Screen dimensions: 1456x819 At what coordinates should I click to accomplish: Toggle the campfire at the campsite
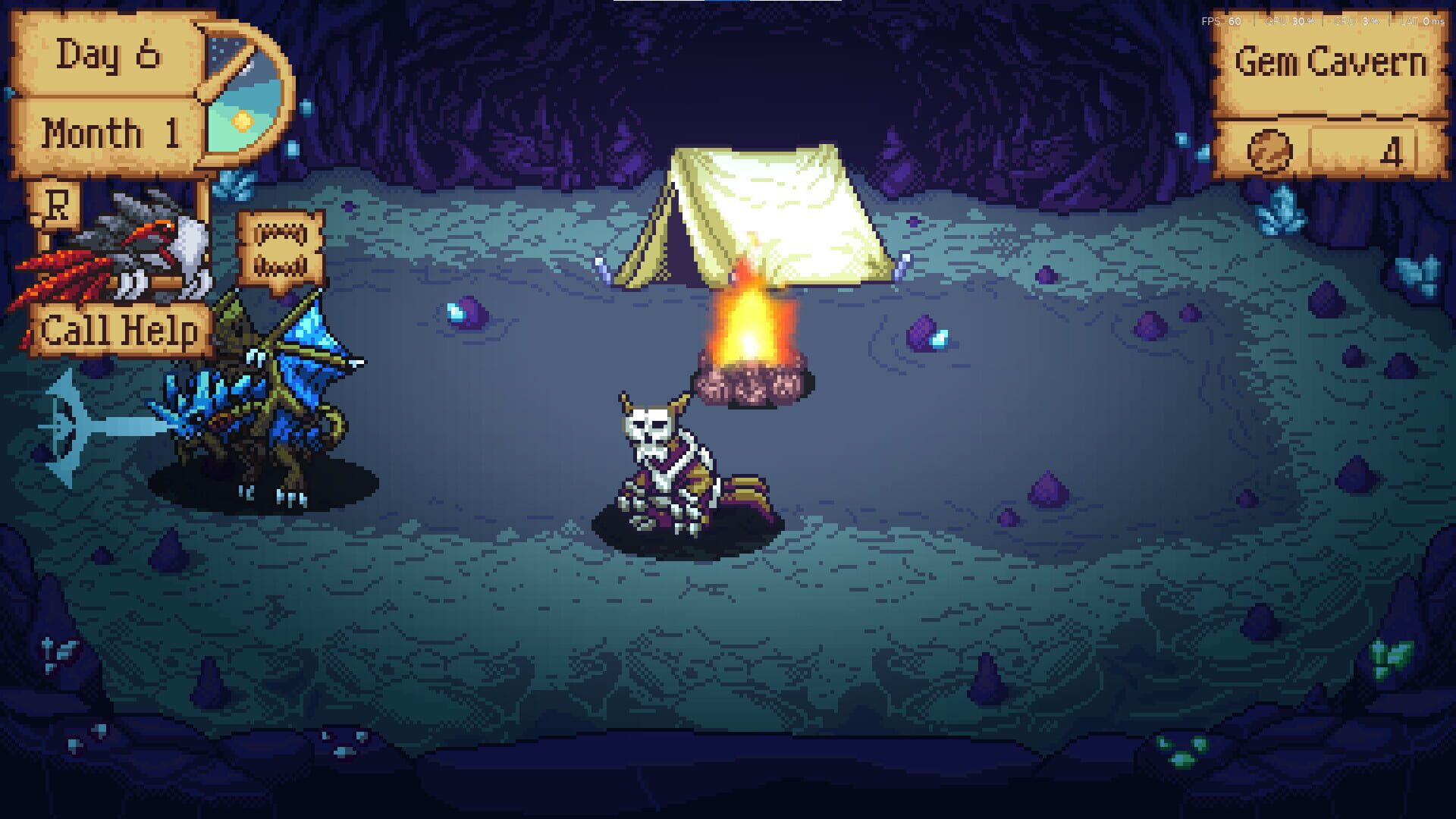coord(751,334)
